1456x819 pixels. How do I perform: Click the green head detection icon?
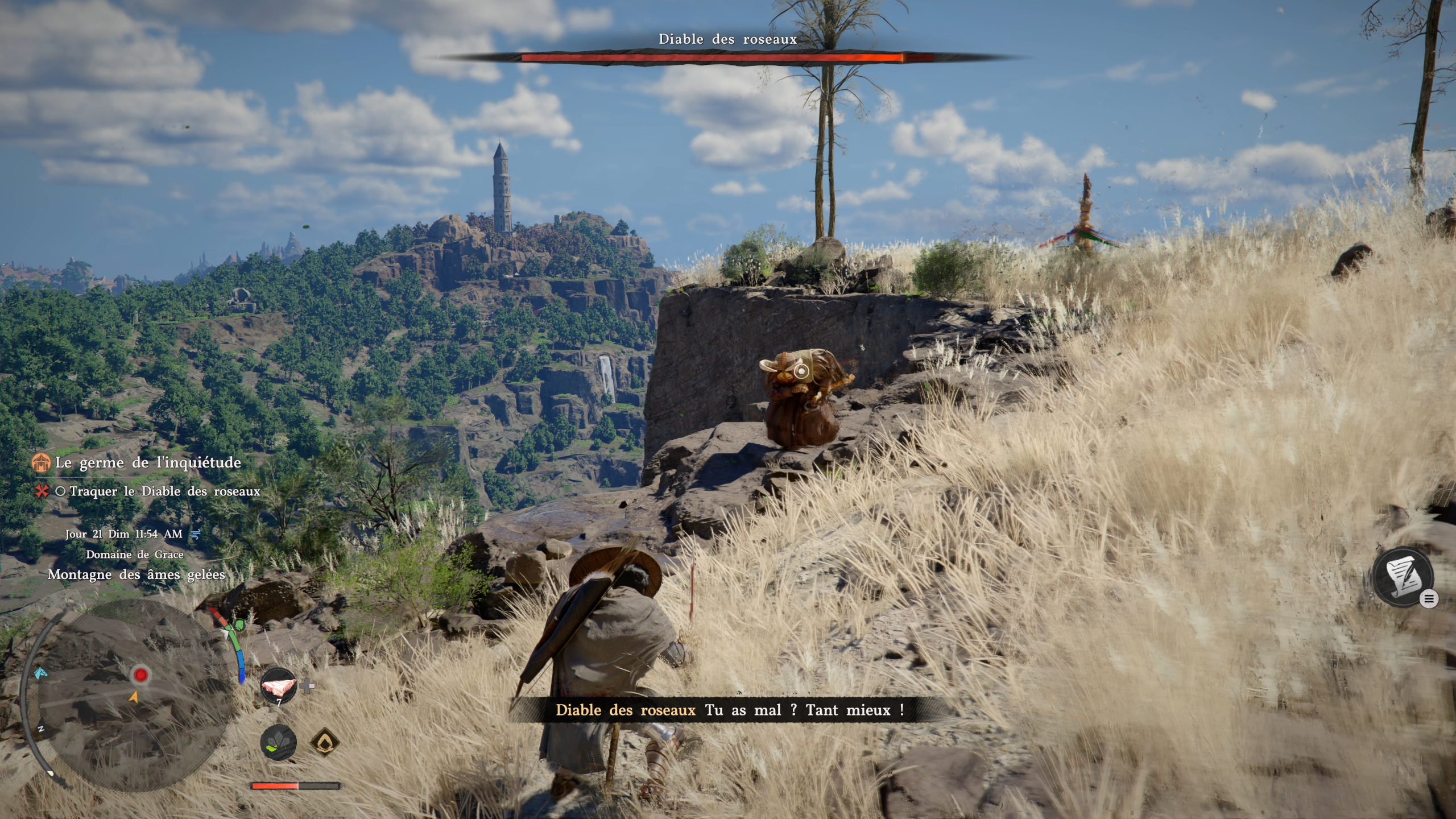point(239,624)
